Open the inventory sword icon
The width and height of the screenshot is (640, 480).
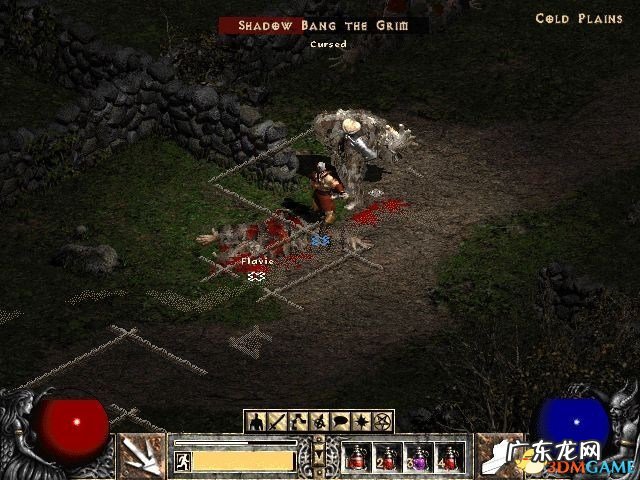pyautogui.click(x=278, y=421)
